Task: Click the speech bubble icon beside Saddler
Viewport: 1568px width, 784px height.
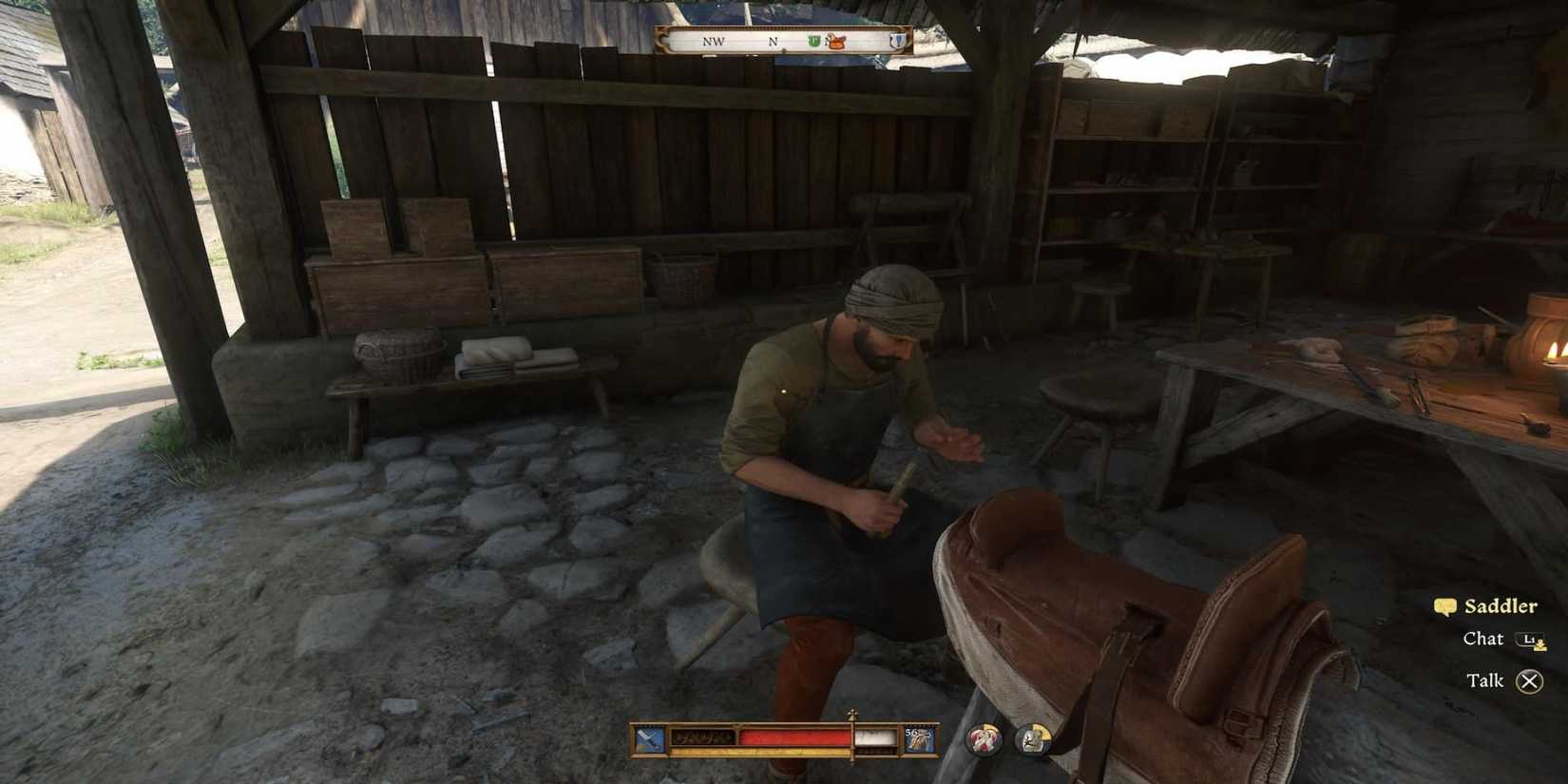Action: (x=1445, y=605)
